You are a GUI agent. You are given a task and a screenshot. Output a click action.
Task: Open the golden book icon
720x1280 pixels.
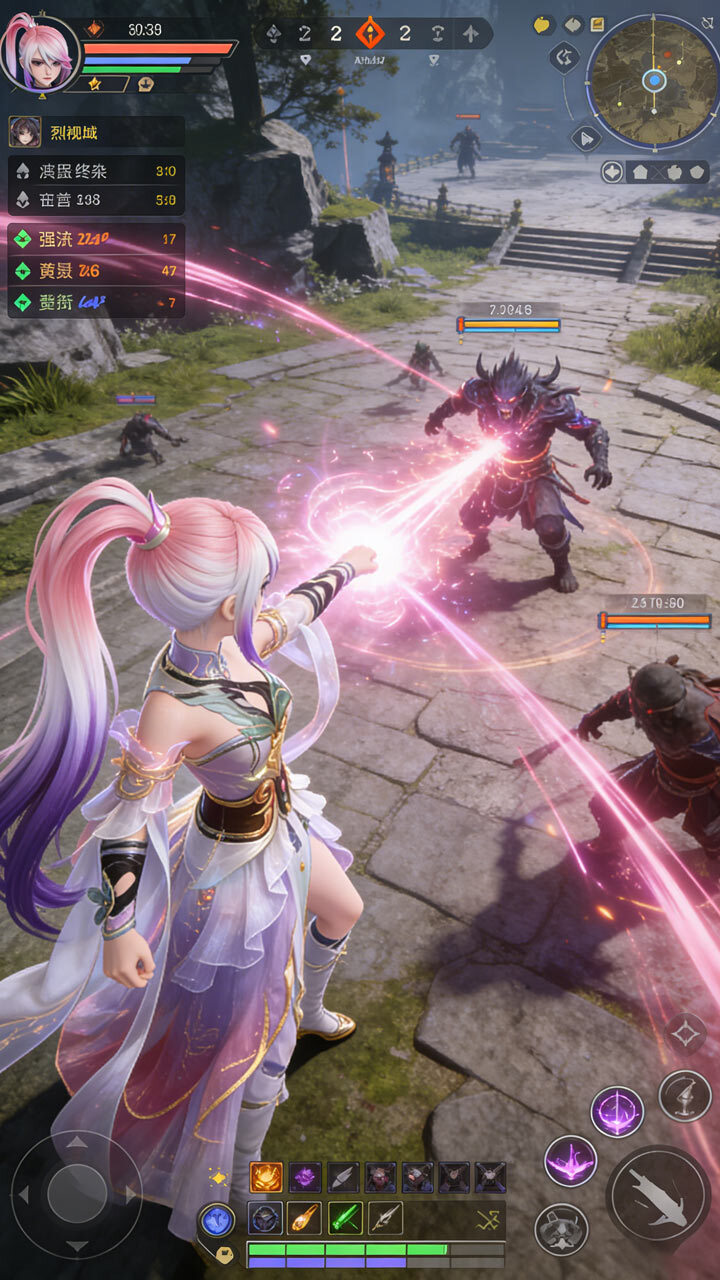[x=597, y=24]
